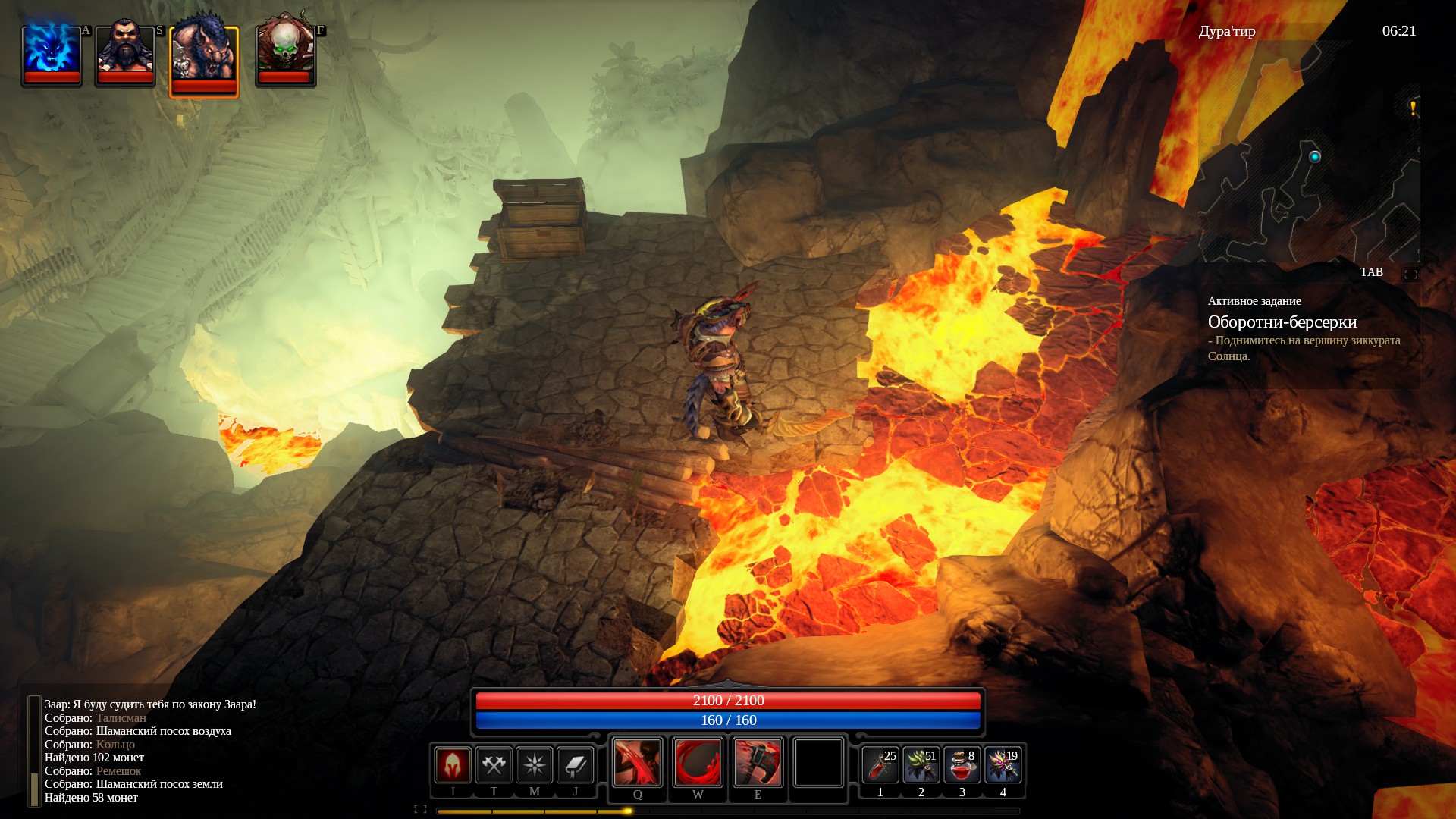This screenshot has height=819, width=1456.
Task: Switch to the bearded human form portrait
Action: 125,53
